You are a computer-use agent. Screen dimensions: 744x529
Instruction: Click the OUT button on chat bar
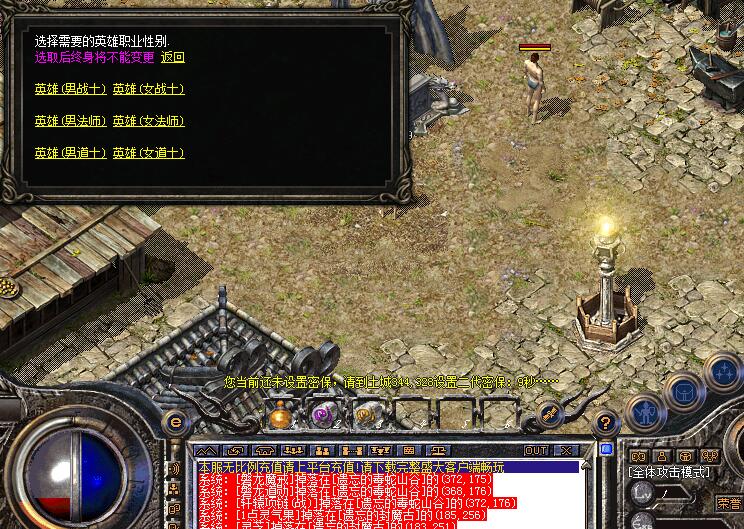(x=536, y=451)
